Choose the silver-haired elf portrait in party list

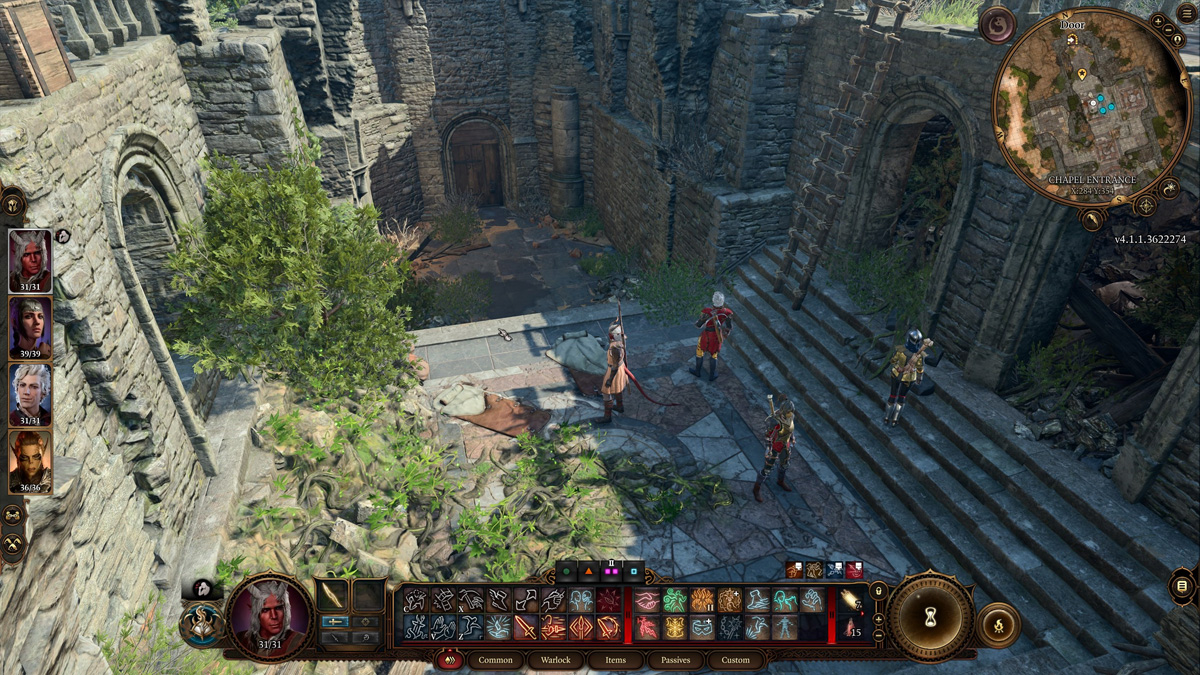[x=30, y=394]
